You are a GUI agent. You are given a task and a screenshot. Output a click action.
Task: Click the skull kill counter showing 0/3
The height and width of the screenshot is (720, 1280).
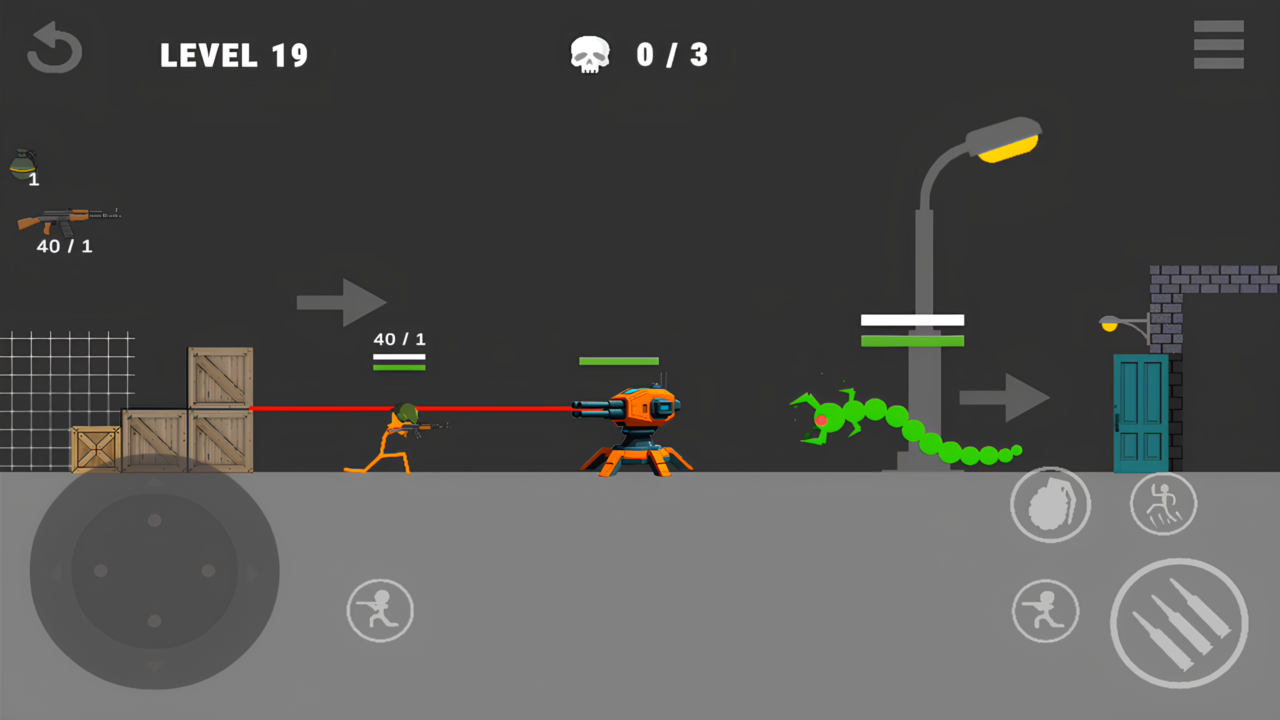640,55
